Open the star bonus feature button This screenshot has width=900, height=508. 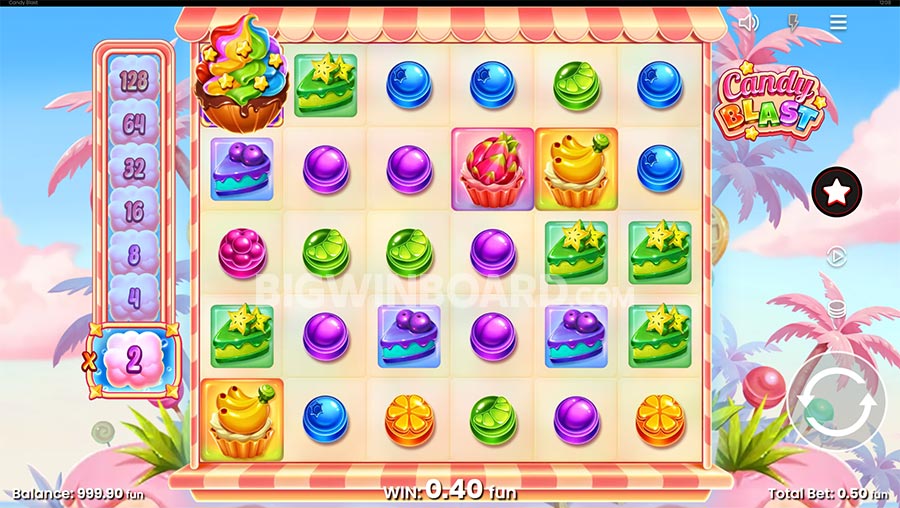(837, 191)
